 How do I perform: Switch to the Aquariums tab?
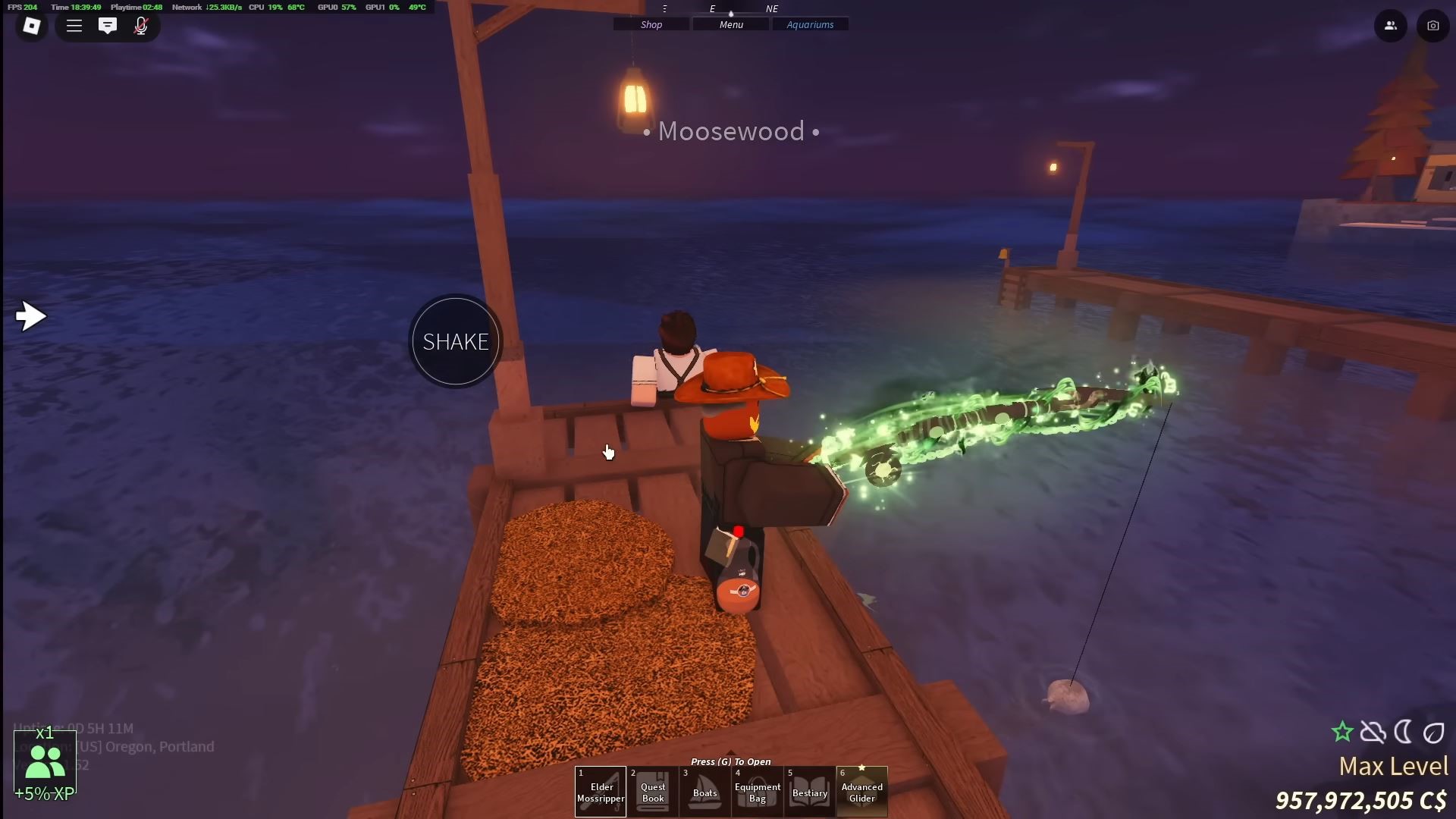810,25
